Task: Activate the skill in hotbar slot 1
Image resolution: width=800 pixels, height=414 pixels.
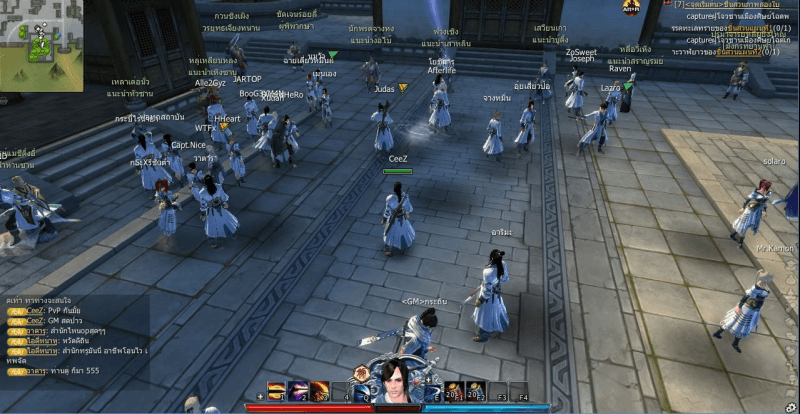Action: (x=277, y=391)
